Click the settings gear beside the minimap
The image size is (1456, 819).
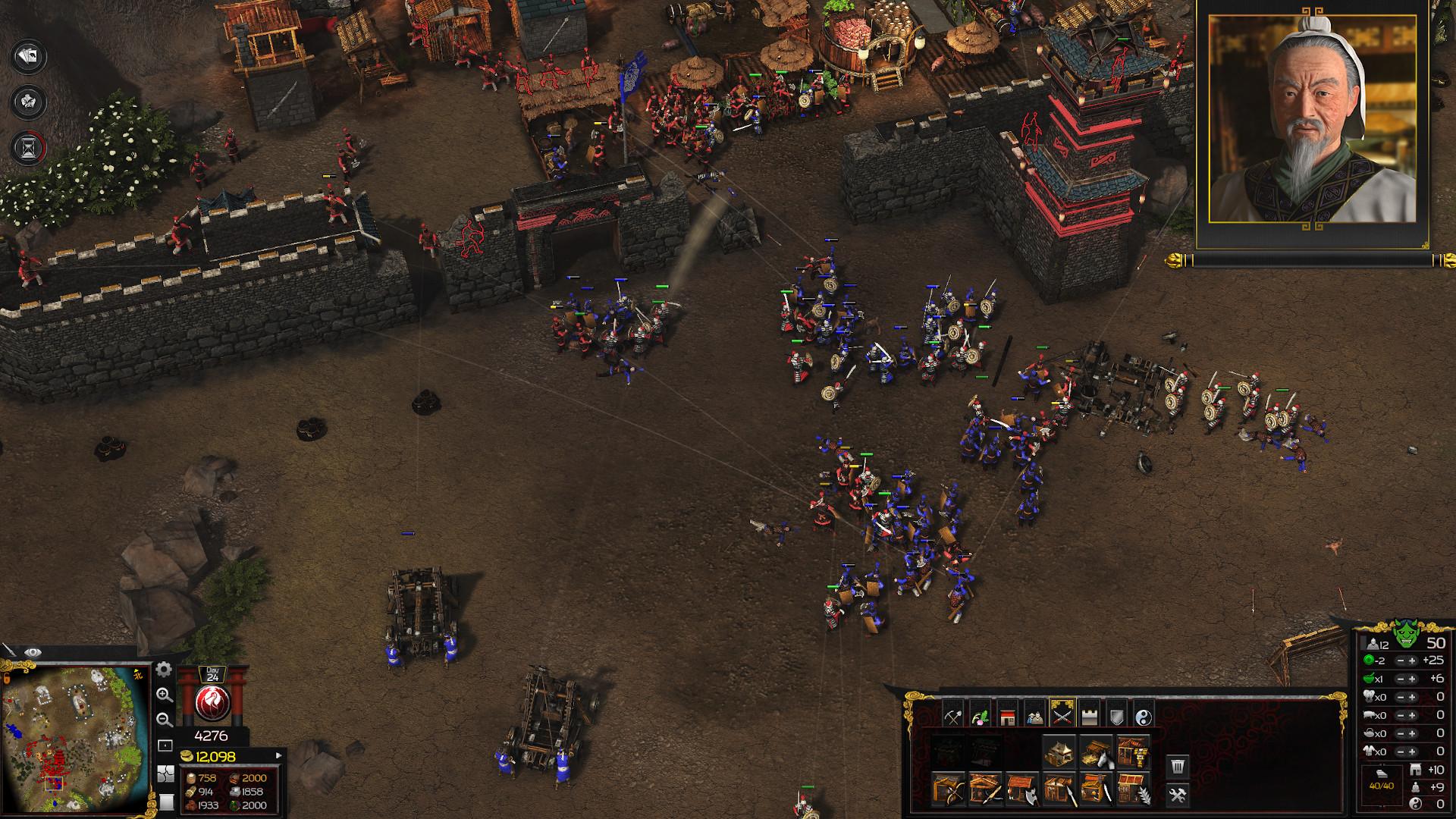pyautogui.click(x=163, y=670)
